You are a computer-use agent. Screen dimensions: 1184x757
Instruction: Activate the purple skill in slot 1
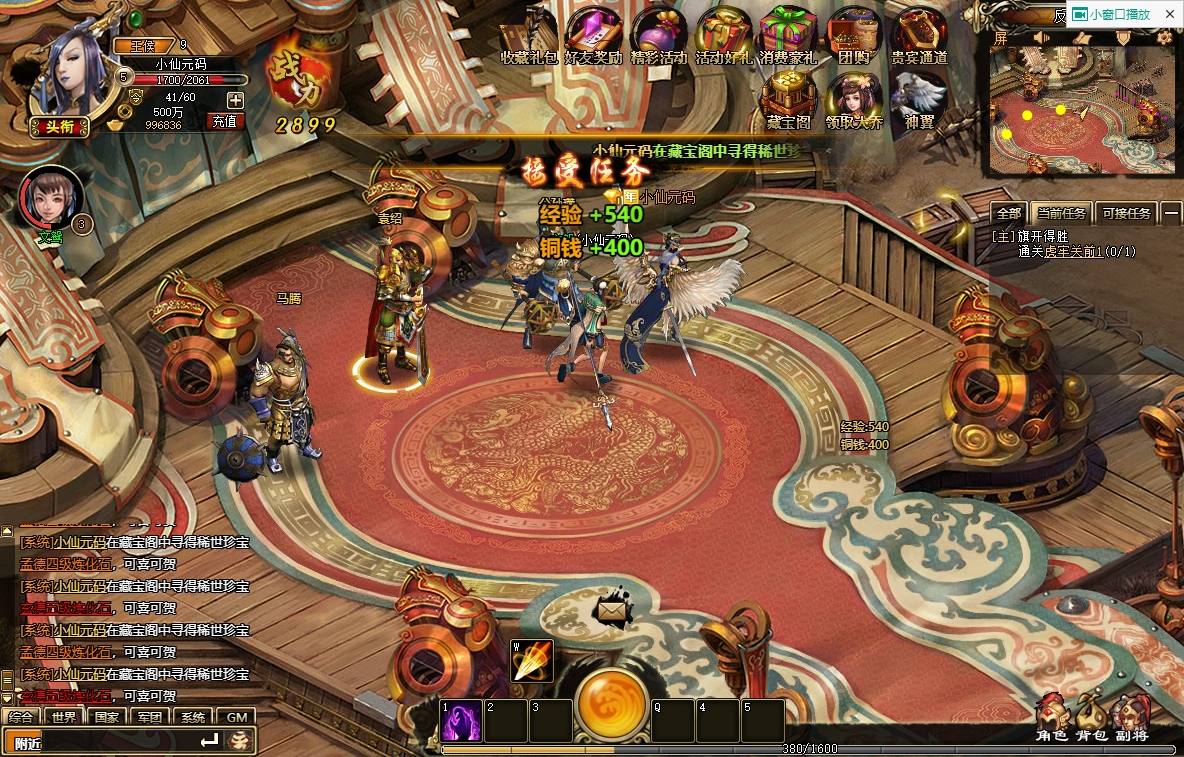tap(461, 720)
